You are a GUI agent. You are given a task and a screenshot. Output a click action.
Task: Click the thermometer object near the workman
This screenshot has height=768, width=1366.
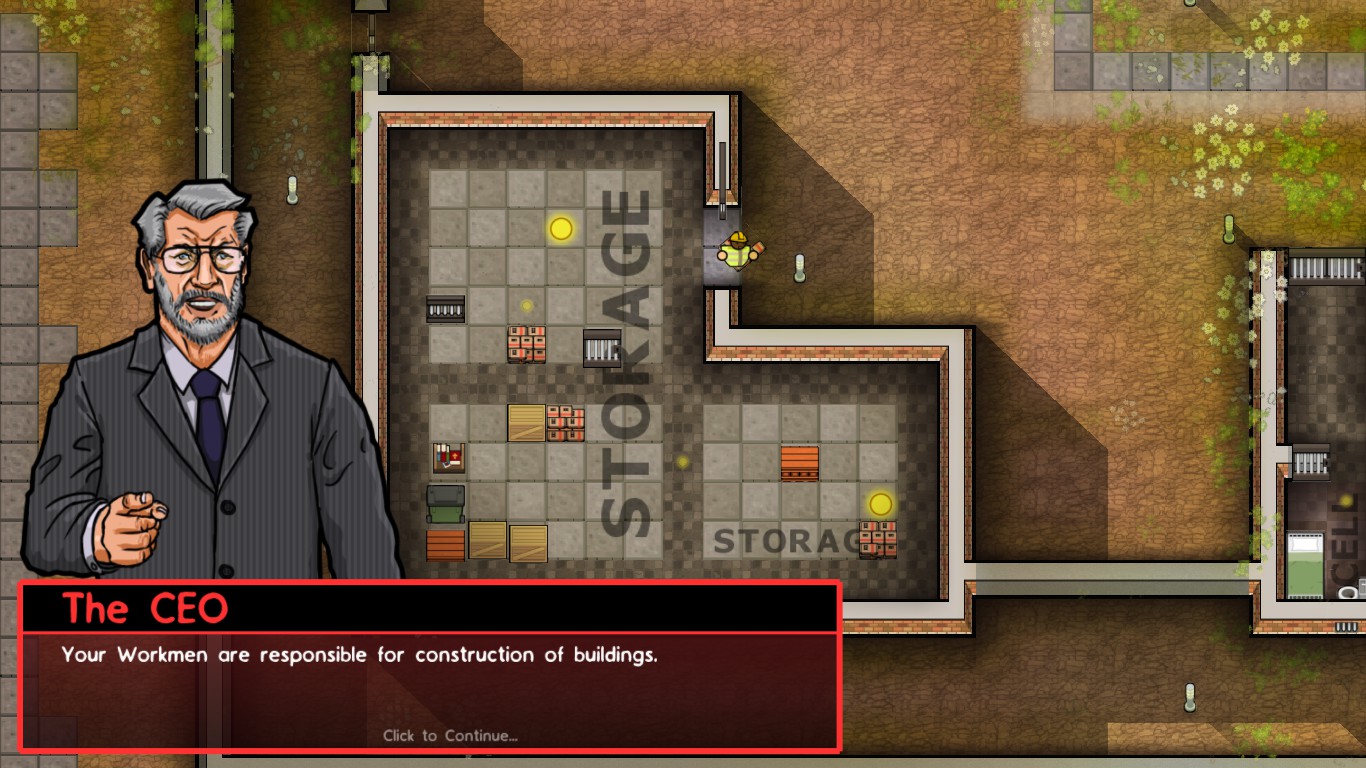click(799, 270)
